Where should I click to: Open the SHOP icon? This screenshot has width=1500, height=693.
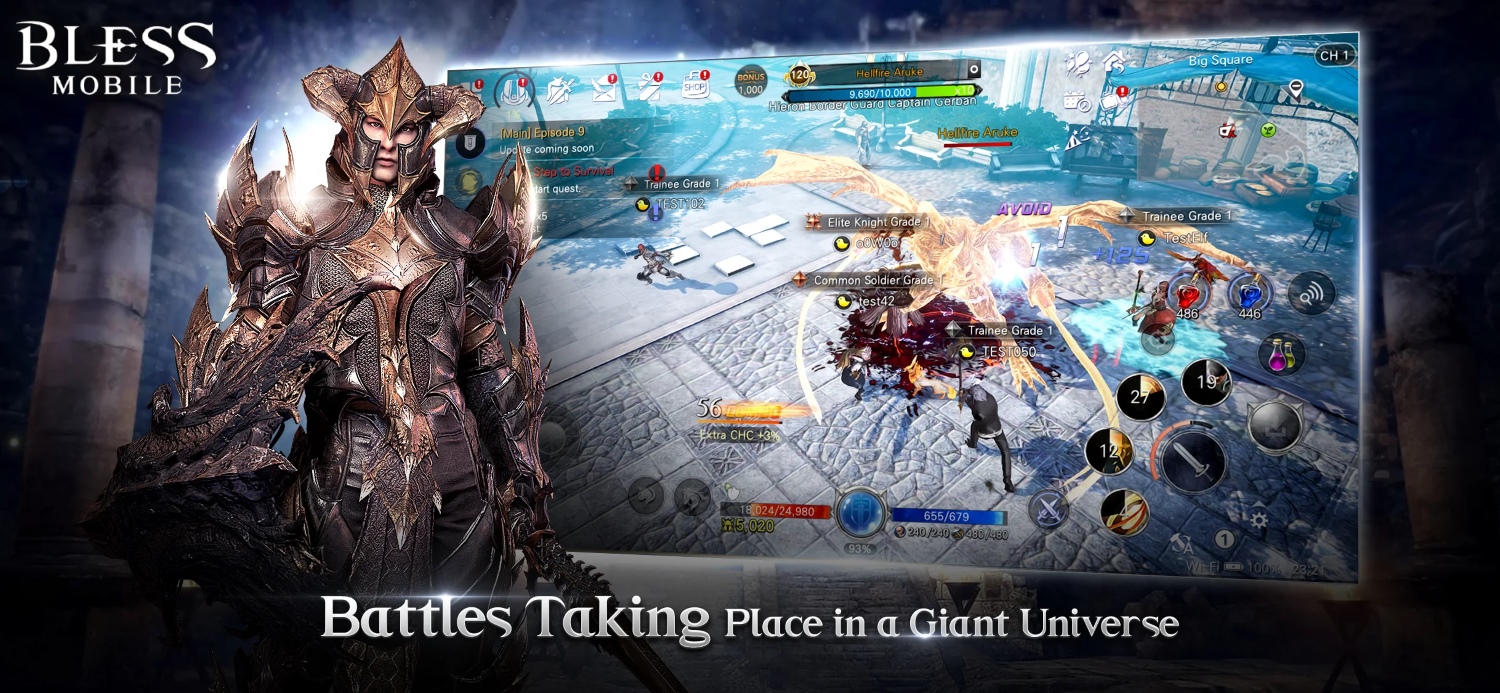coord(696,85)
